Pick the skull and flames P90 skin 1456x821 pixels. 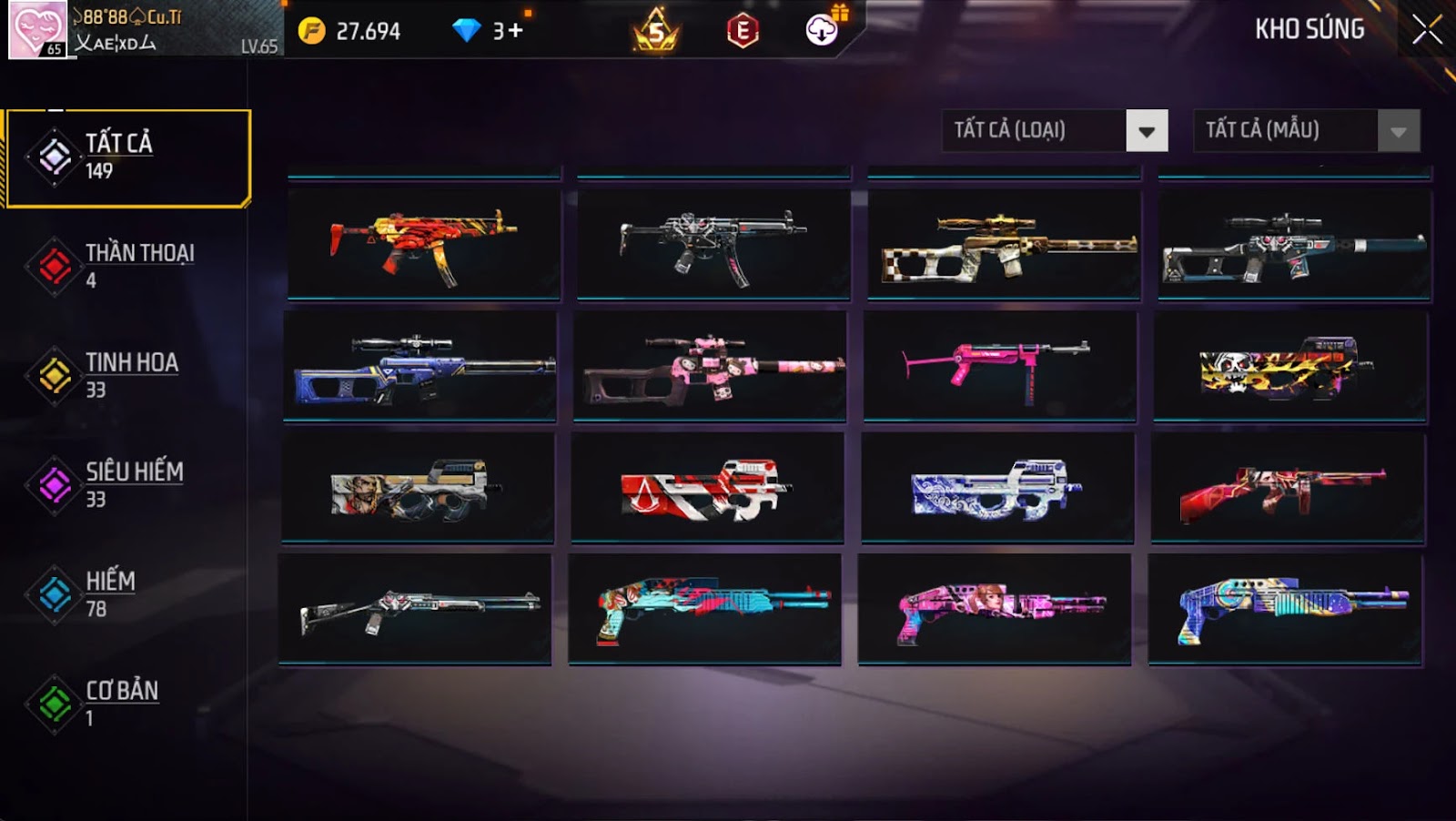[1289, 366]
